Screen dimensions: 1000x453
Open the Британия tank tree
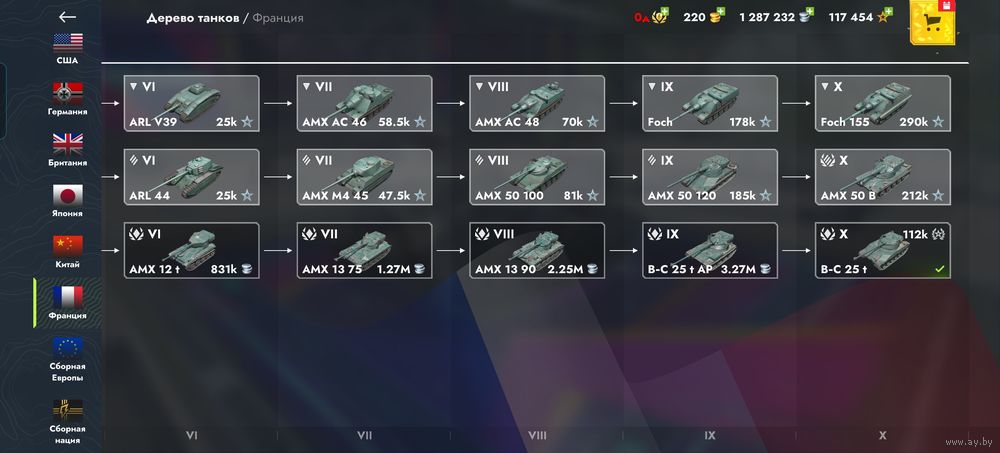(67, 150)
